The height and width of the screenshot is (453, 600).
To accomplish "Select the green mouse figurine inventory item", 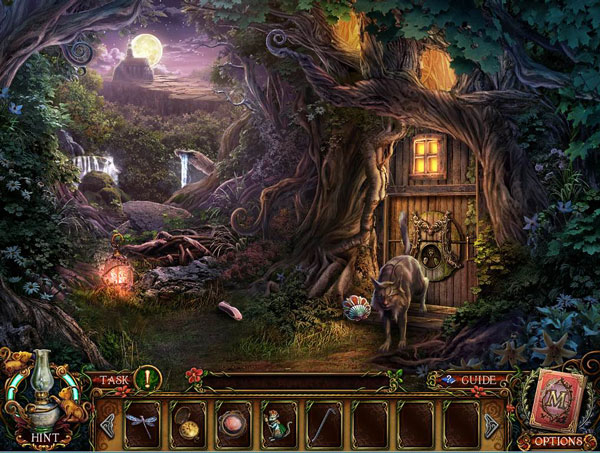I will (279, 424).
